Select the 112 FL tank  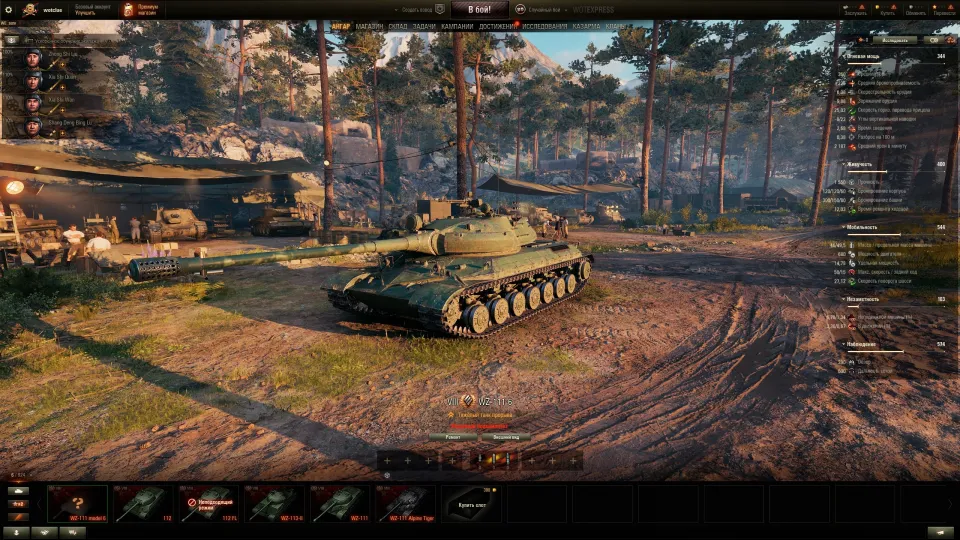tap(208, 503)
